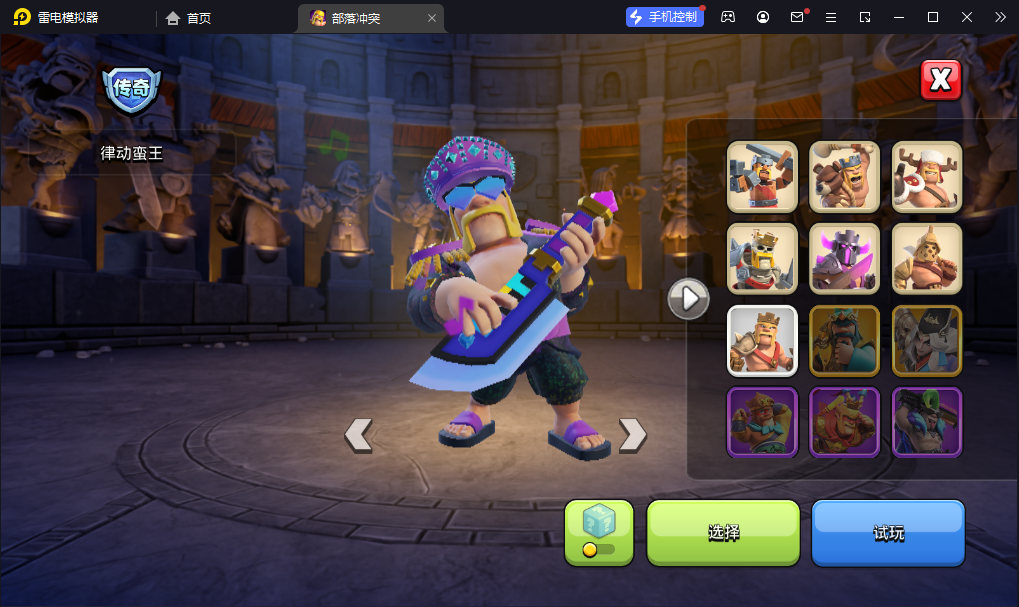
Task: Close the skin preview with the red X
Action: point(940,81)
